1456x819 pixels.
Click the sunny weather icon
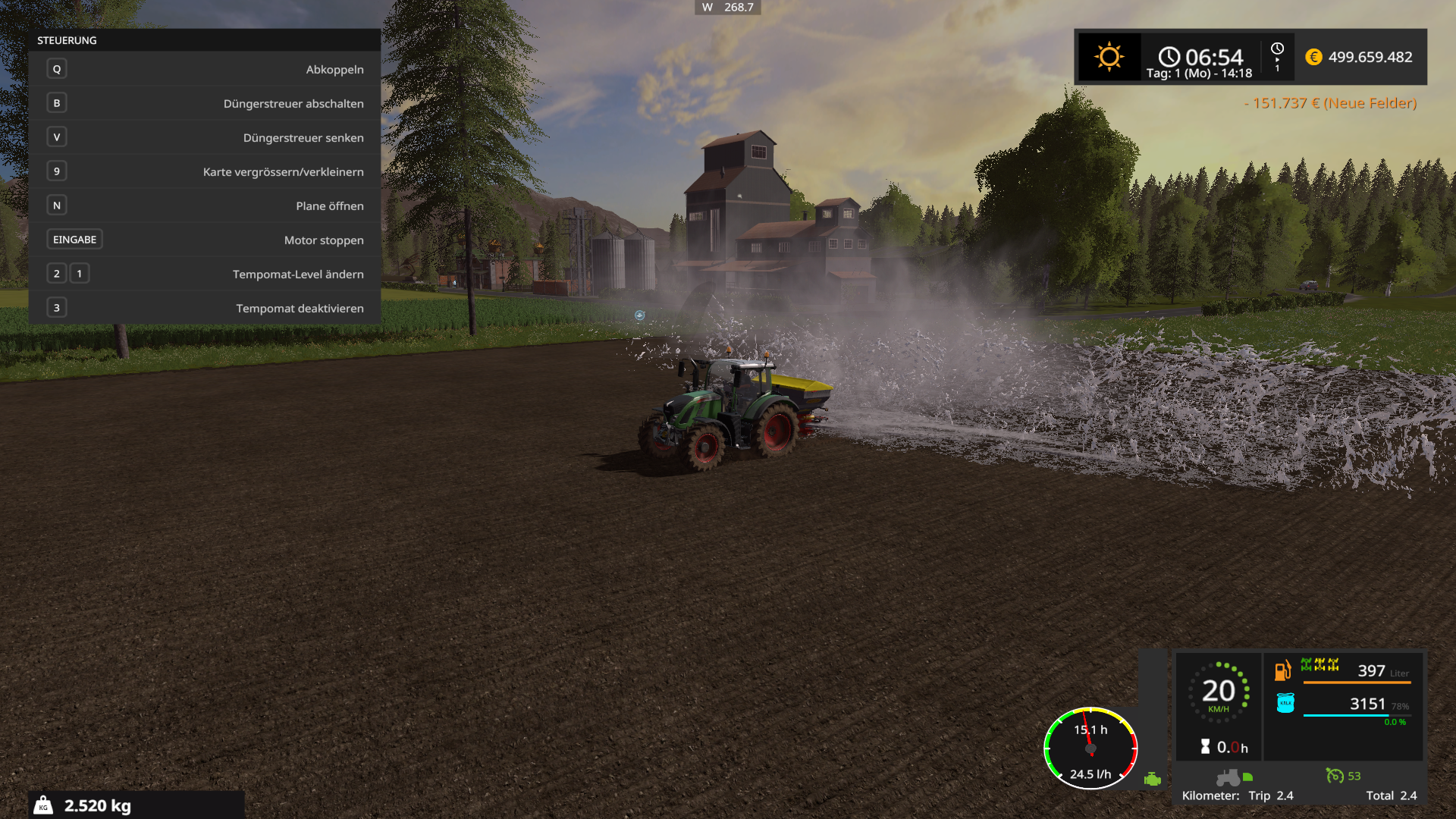point(1109,57)
